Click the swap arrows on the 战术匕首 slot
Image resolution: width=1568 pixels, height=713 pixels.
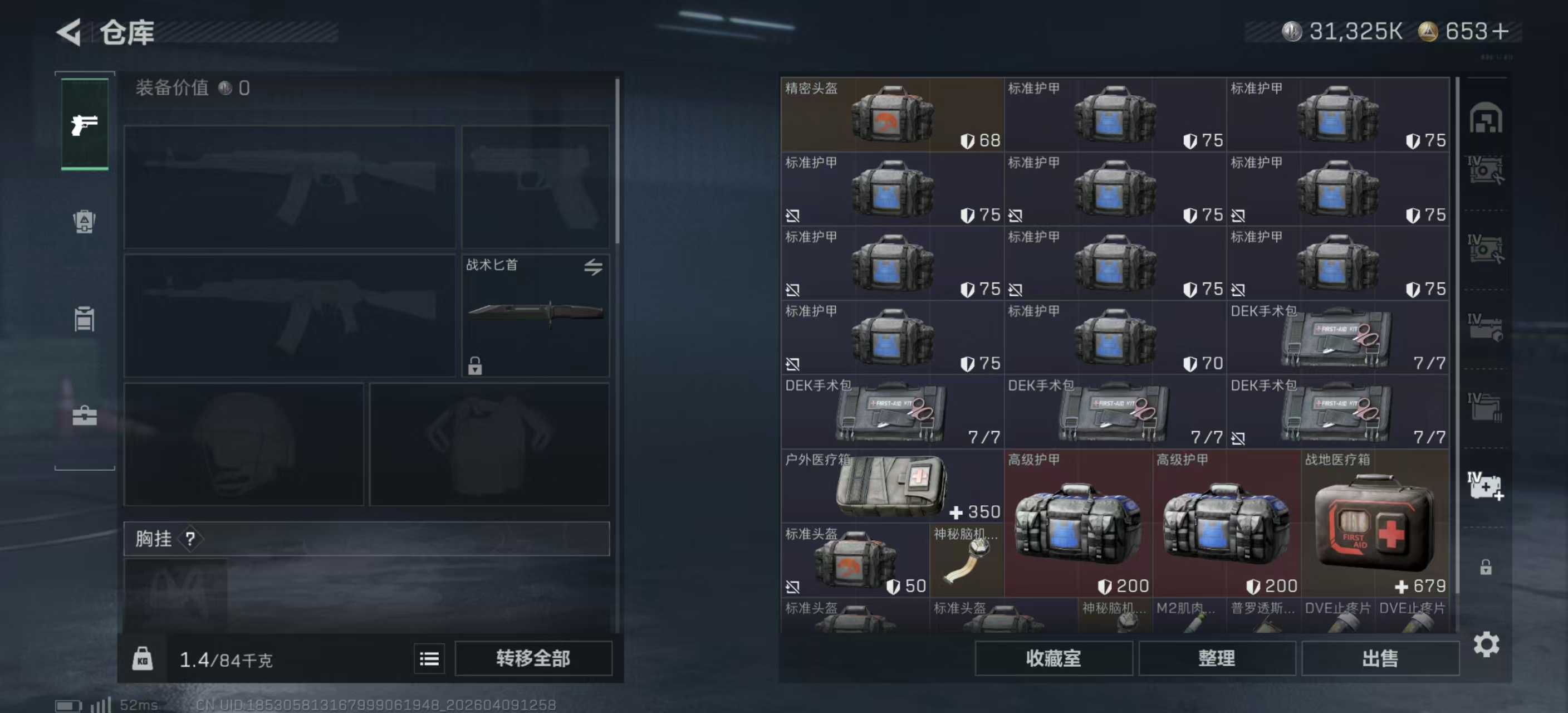pos(594,268)
